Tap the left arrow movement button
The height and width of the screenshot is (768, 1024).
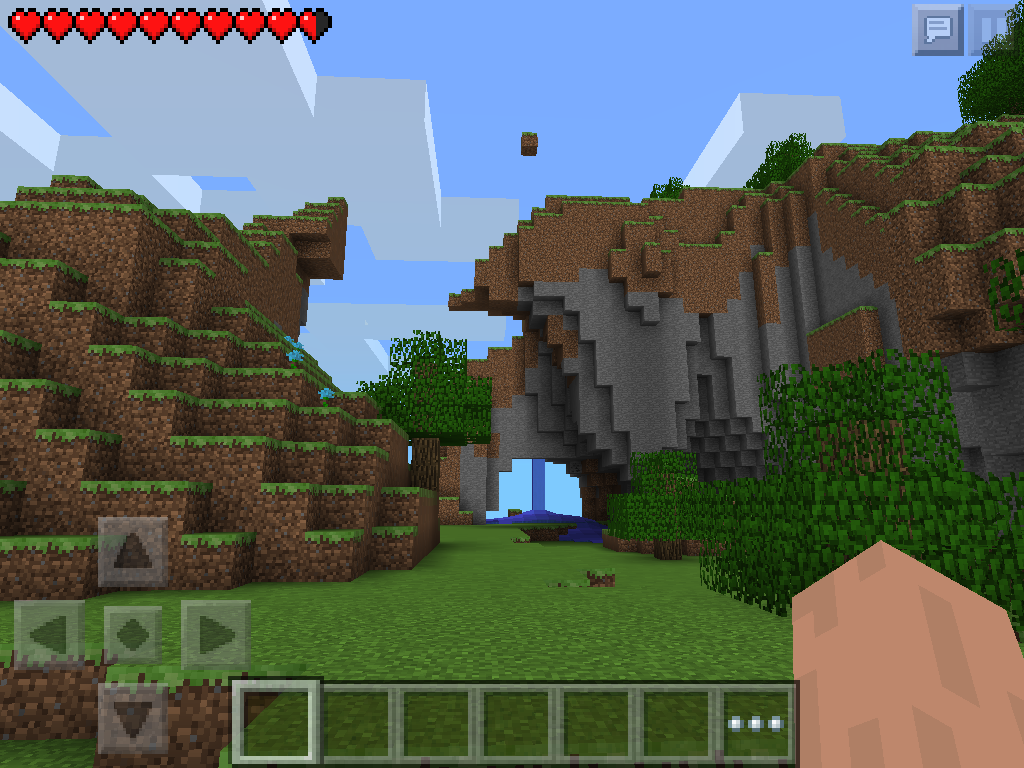click(x=49, y=635)
